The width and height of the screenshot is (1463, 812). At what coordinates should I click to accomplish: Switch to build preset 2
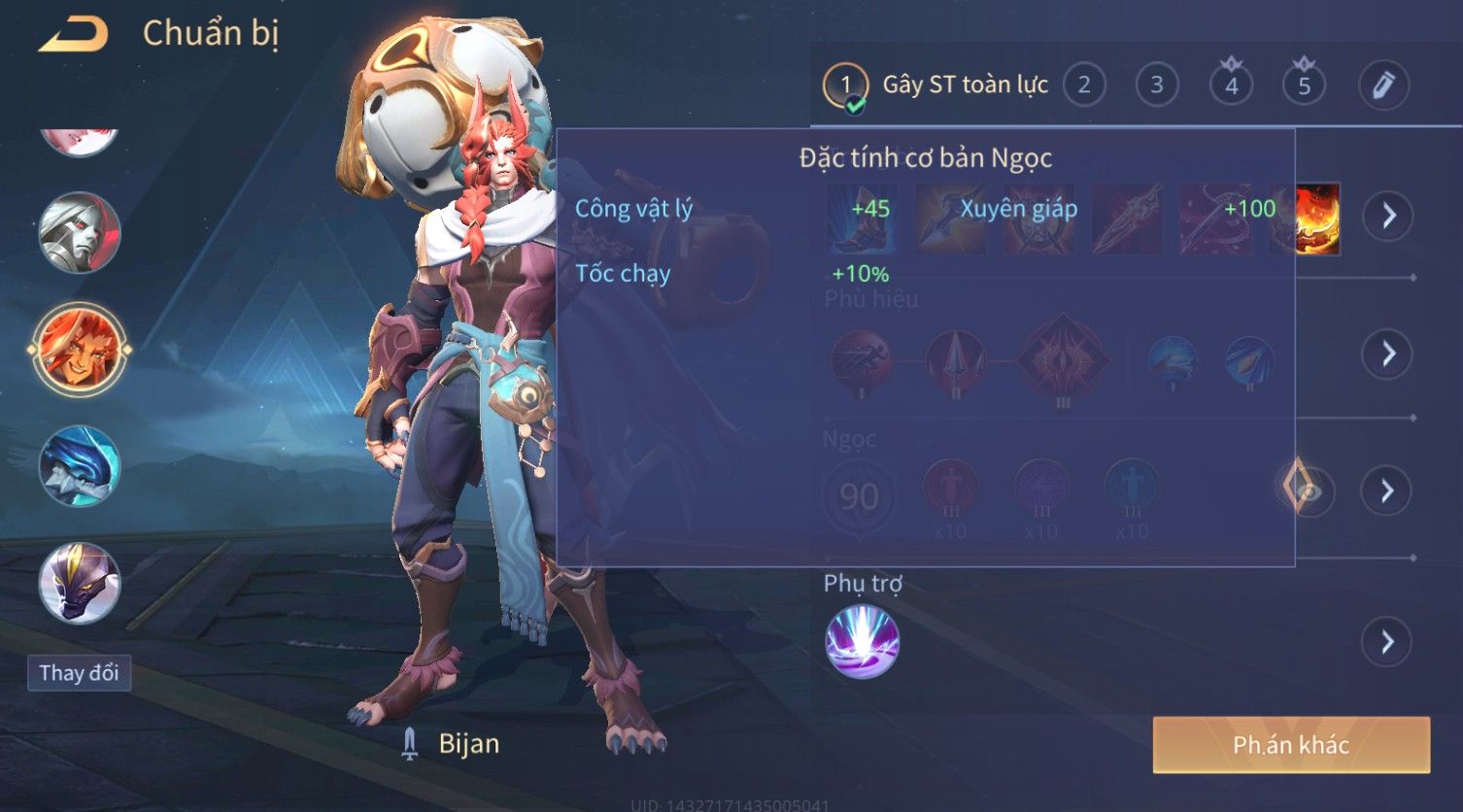click(1084, 85)
